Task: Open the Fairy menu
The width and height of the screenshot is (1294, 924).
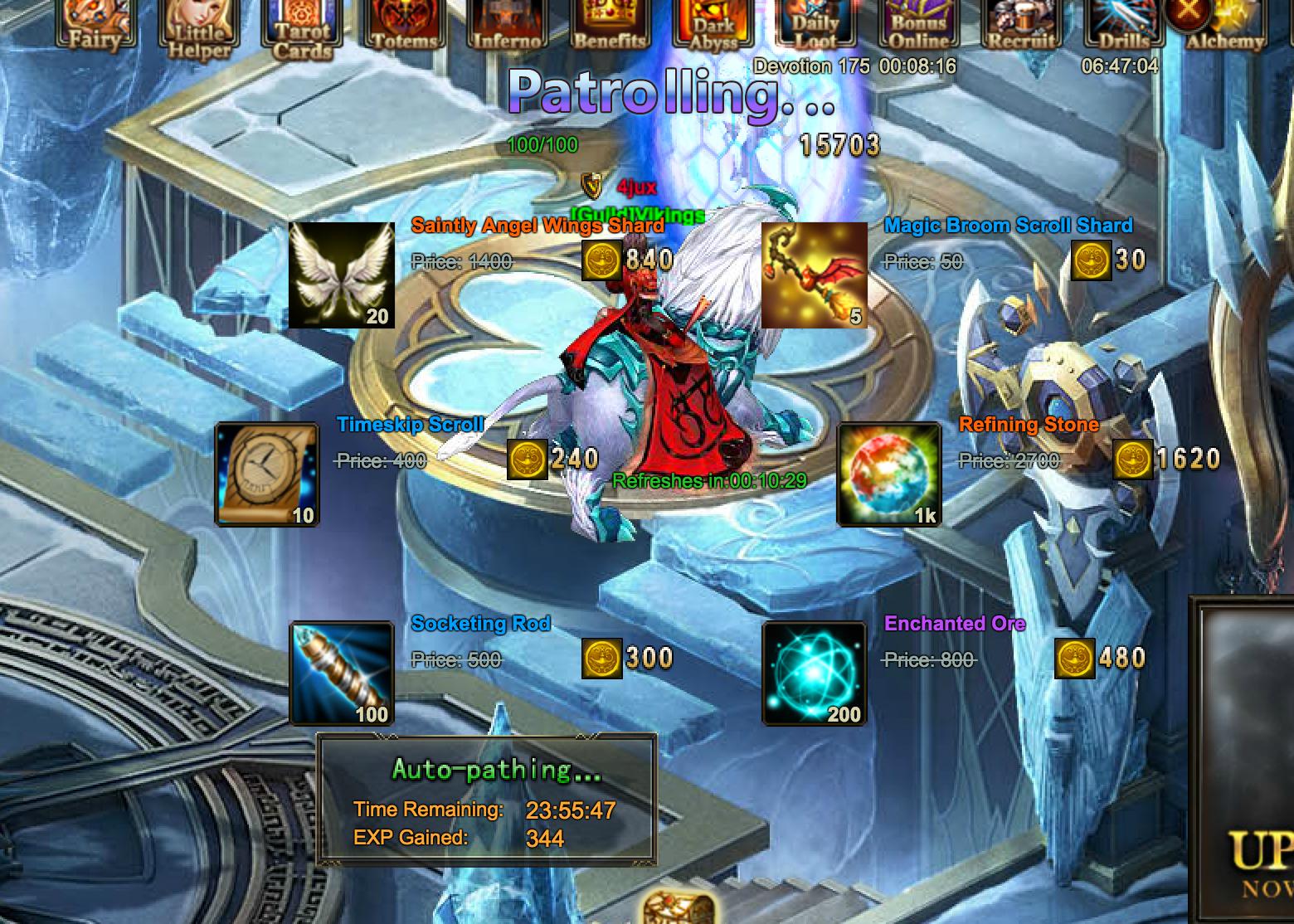Action: pyautogui.click(x=94, y=23)
